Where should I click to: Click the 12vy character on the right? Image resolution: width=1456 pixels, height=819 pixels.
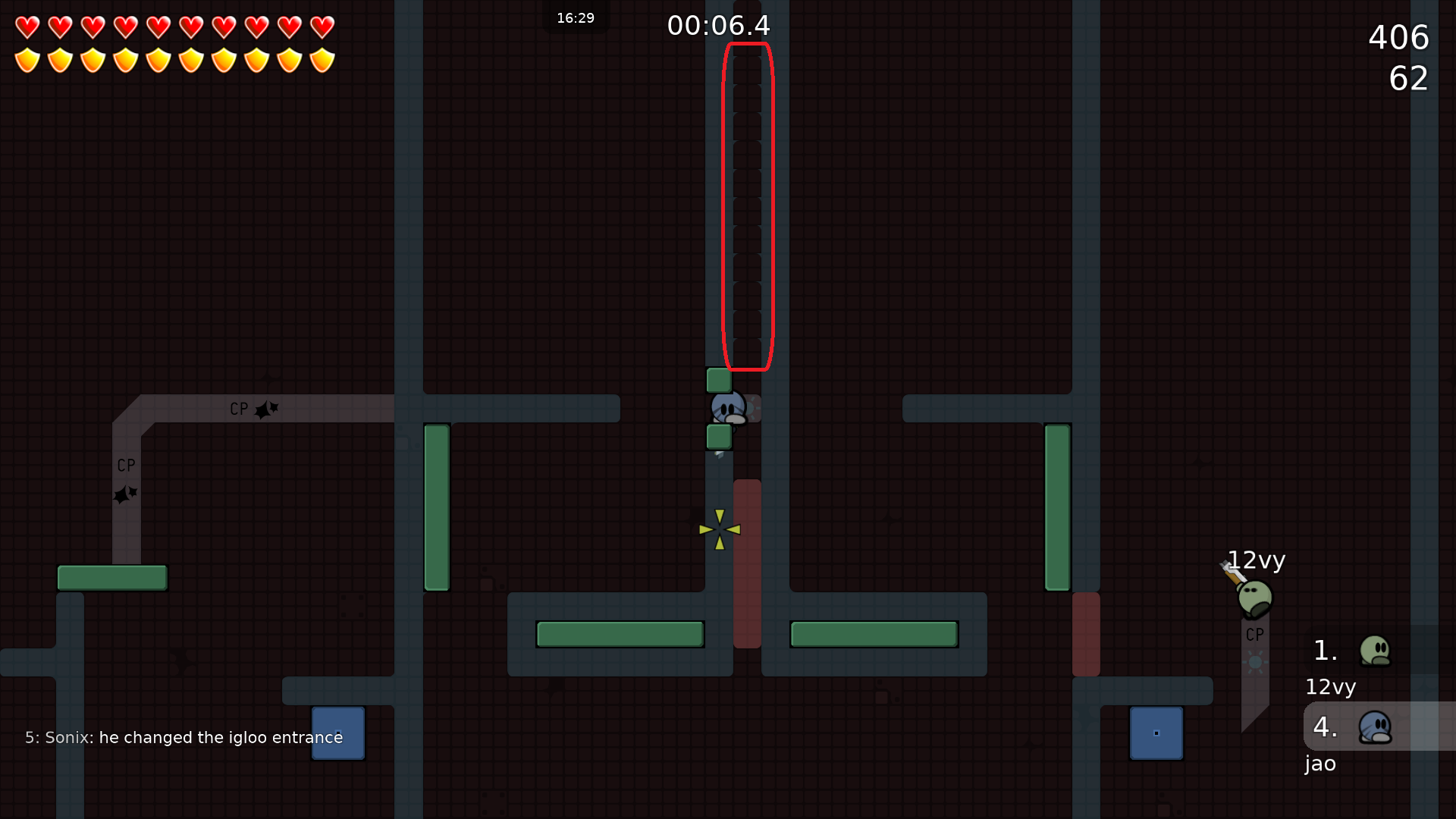[1255, 599]
